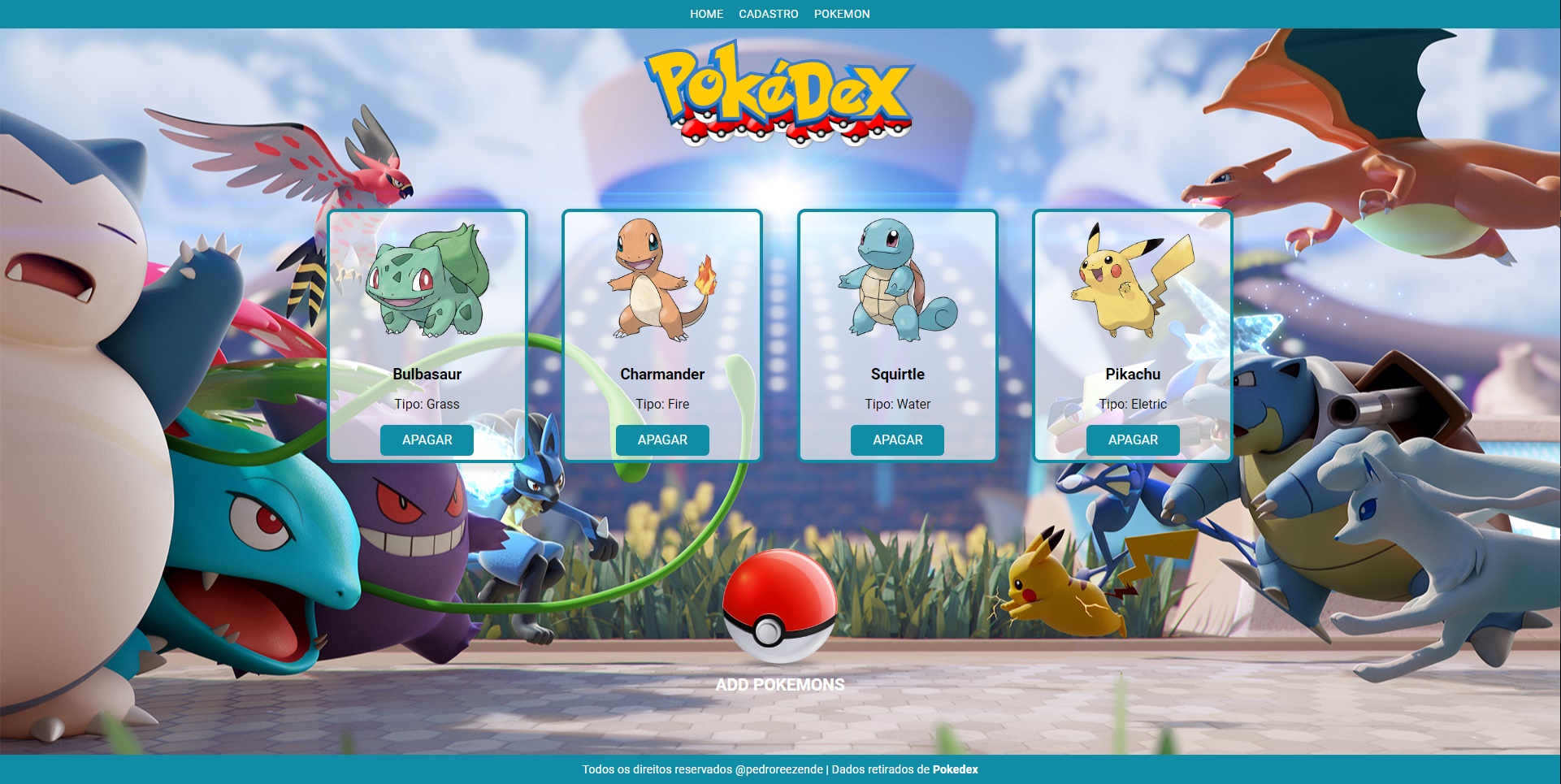Click APAGAR to delete Charmander
Image resolution: width=1561 pixels, height=784 pixels.
click(662, 440)
